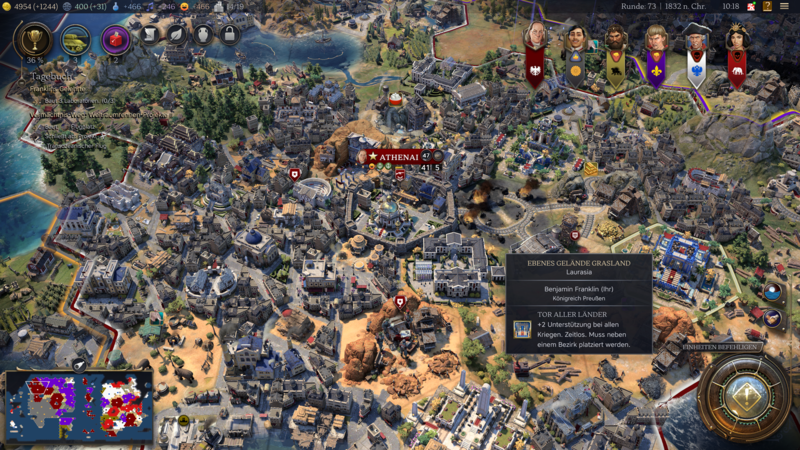Open the government ballot box icon
Viewport: 800px width, 450px height.
point(114,40)
